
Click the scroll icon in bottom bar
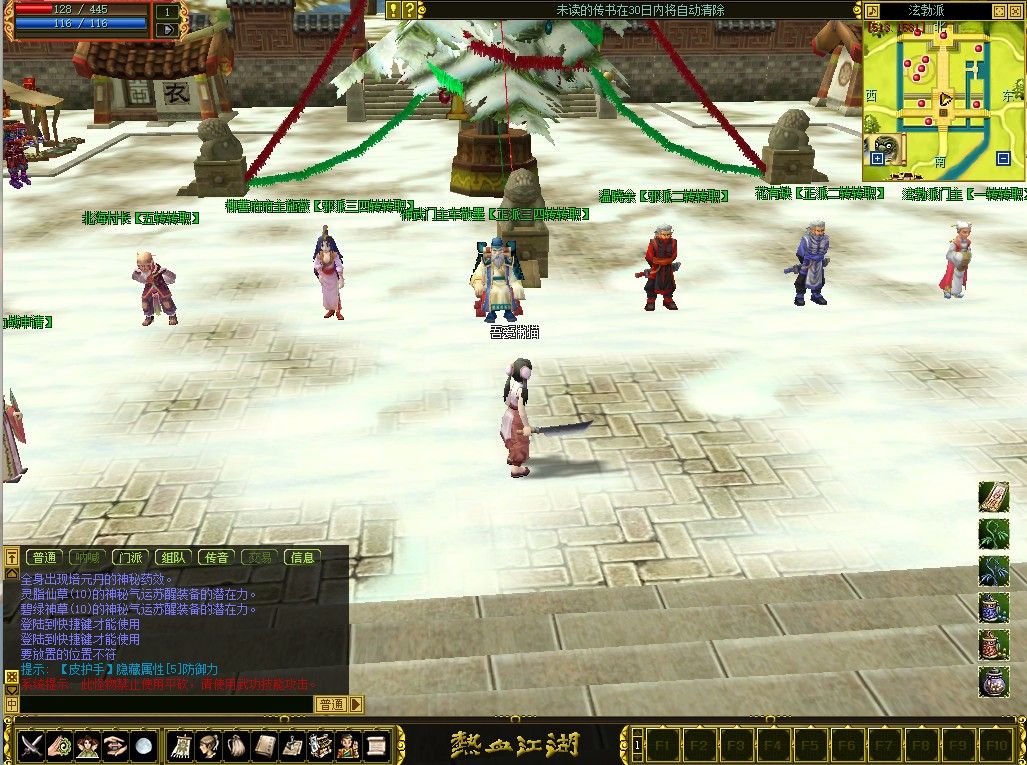click(x=376, y=745)
